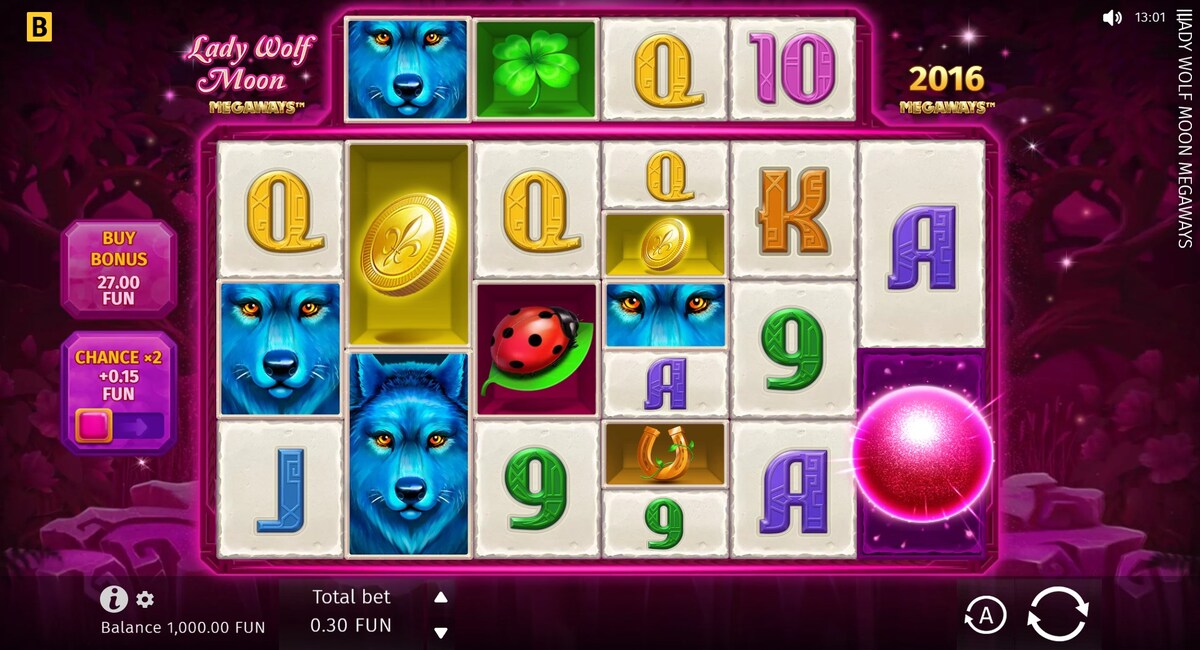Decrease the total bet amount
The image size is (1200, 650).
440,631
